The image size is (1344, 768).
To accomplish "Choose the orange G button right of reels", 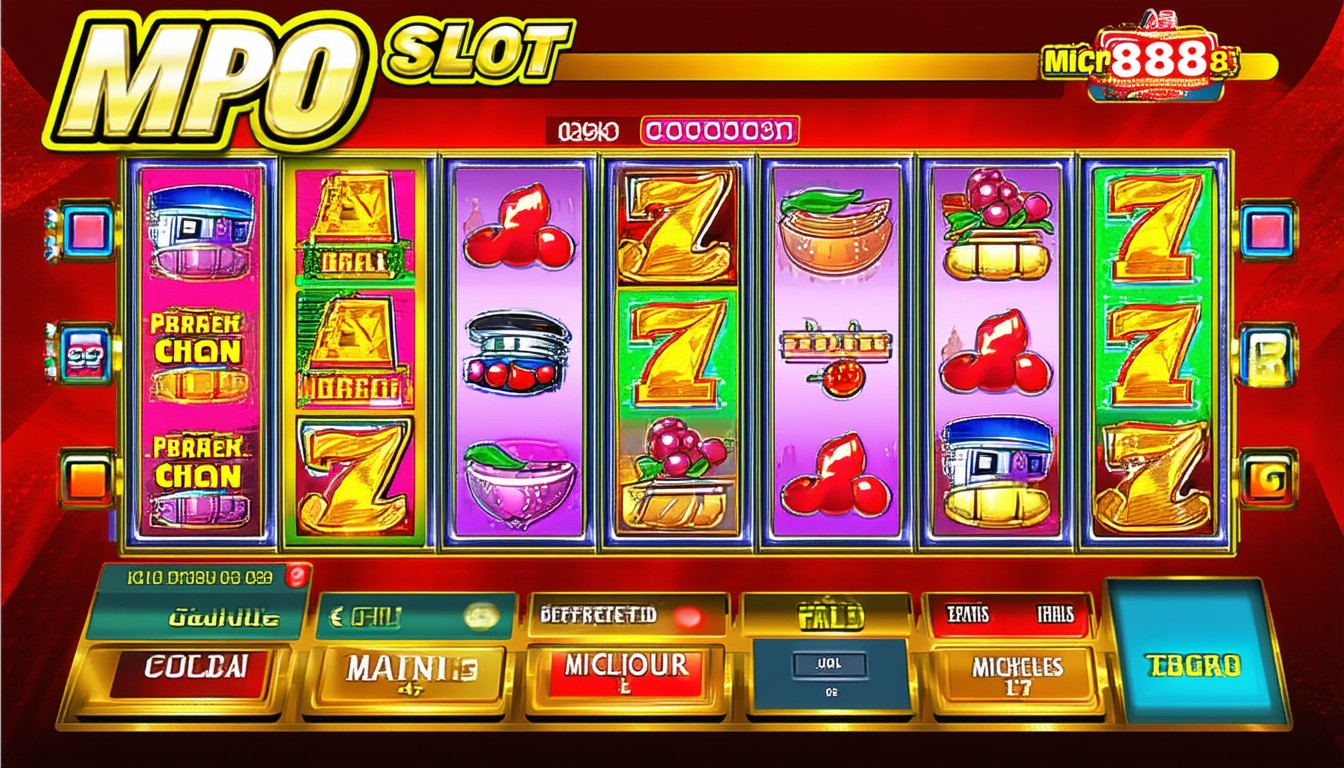I will click(1268, 478).
